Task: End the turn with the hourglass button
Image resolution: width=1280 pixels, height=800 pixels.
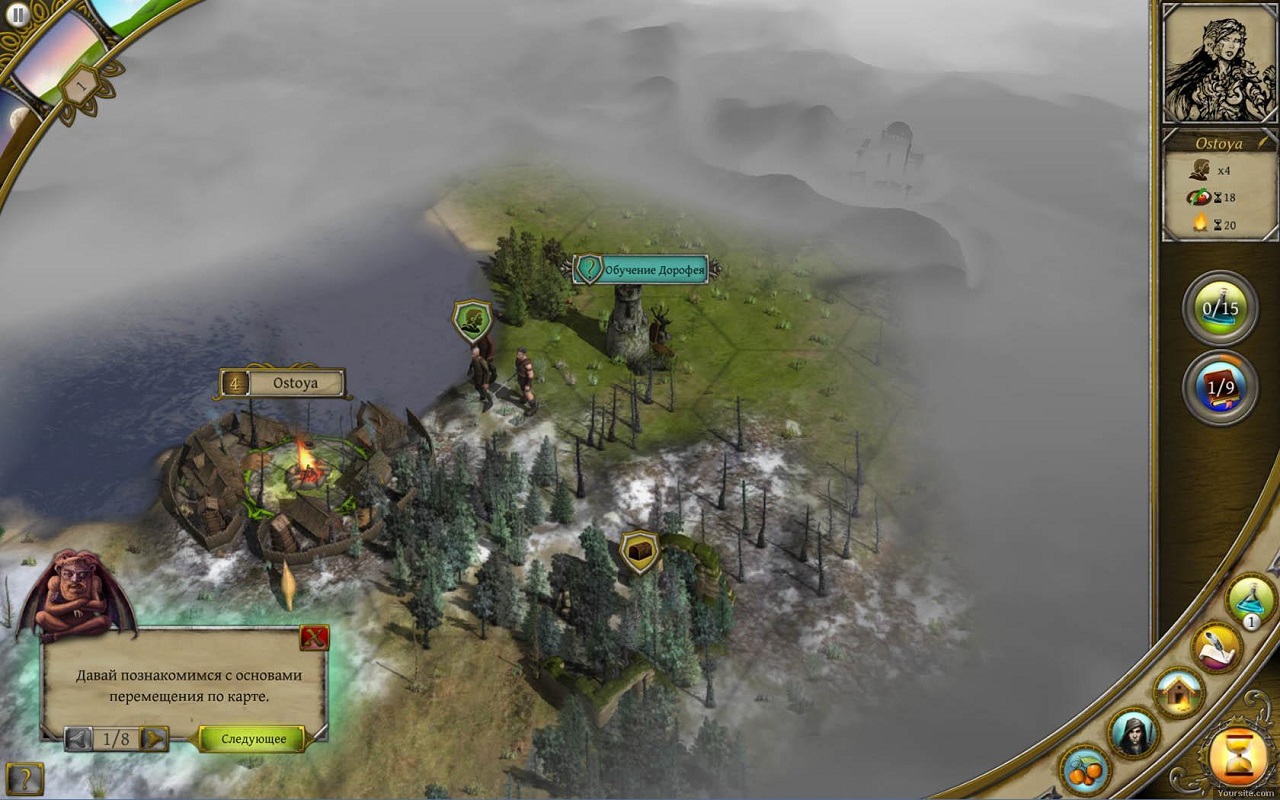Action: coord(1238,759)
